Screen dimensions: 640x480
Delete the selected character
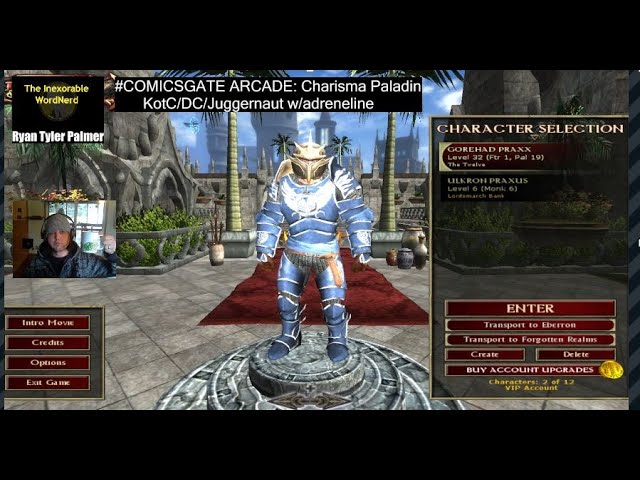coord(575,355)
